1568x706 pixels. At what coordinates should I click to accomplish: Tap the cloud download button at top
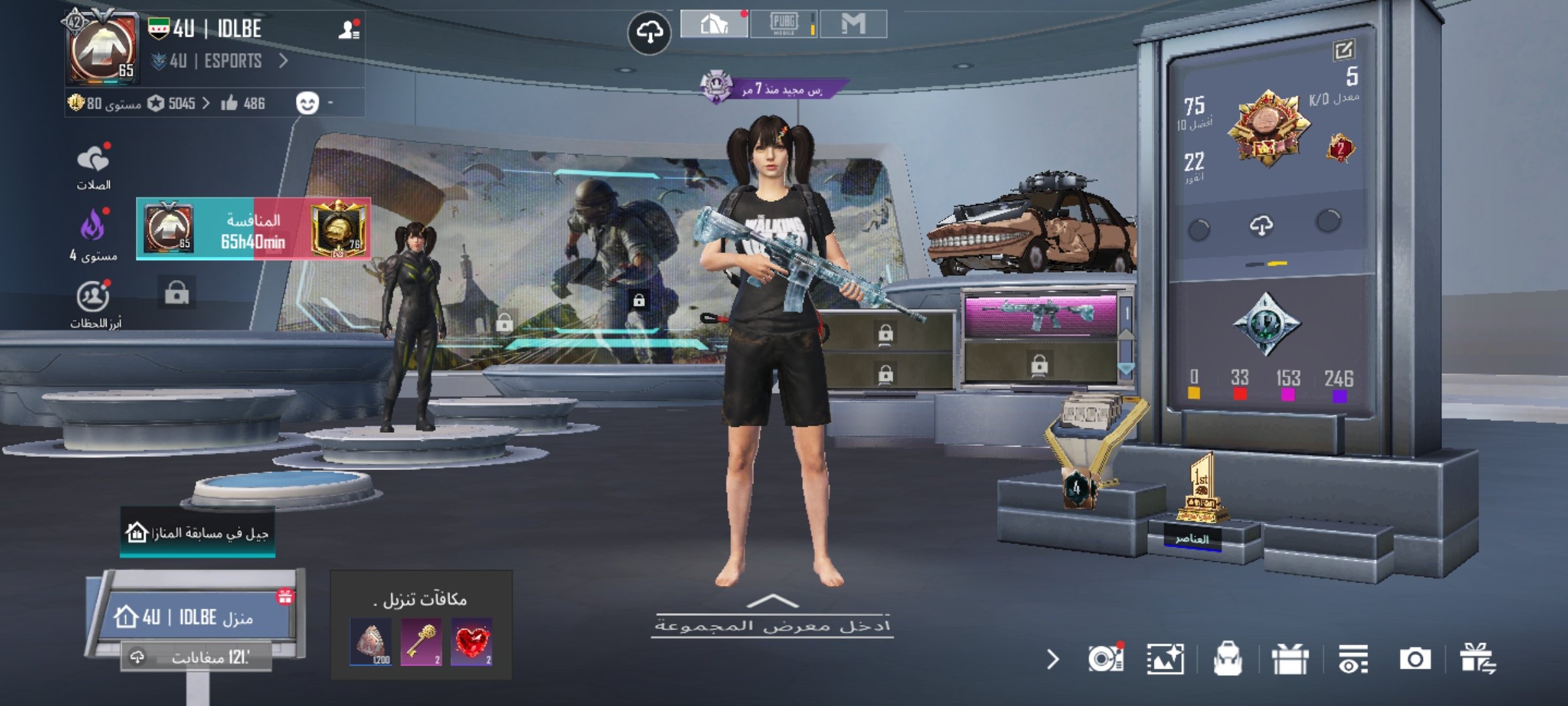pyautogui.click(x=649, y=32)
